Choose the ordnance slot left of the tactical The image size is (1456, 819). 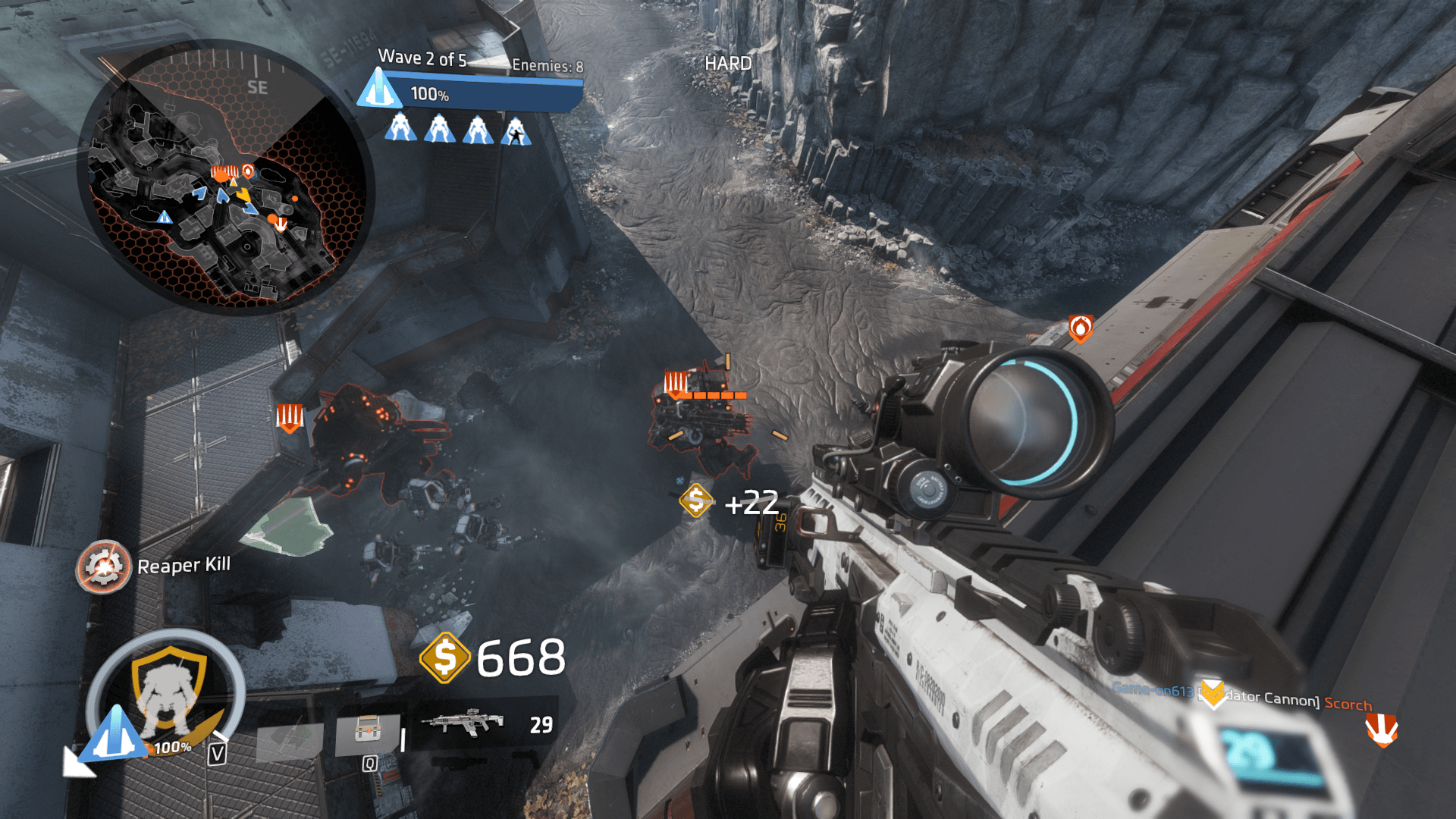coord(290,740)
